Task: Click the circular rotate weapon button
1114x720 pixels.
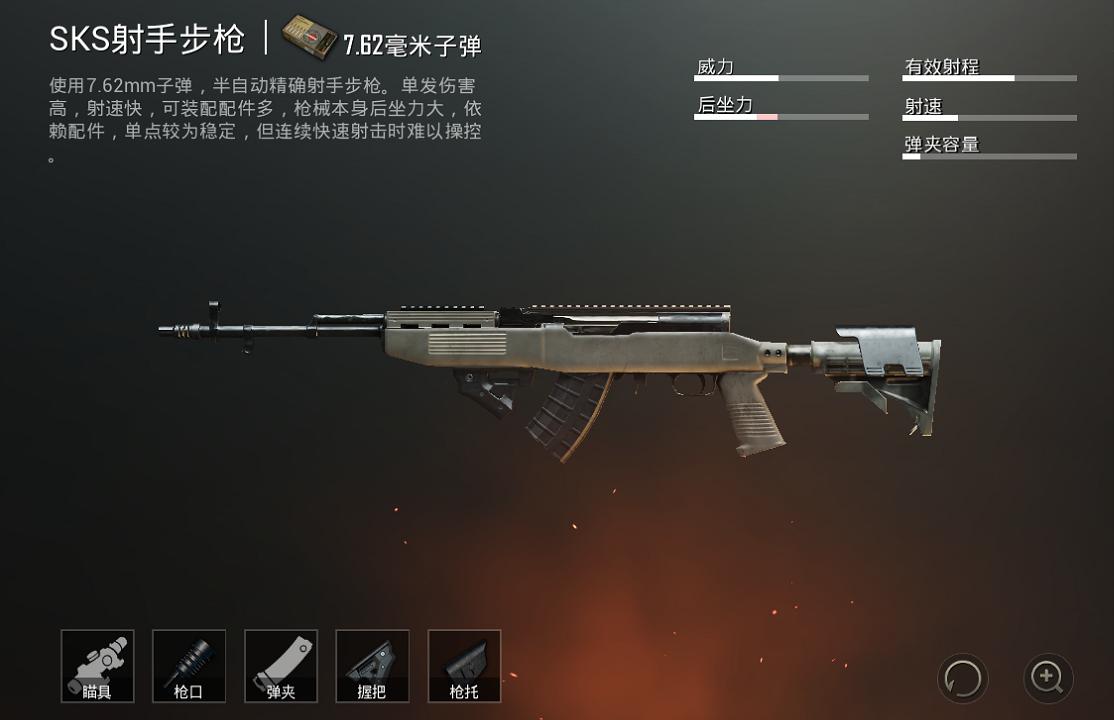Action: pos(962,679)
